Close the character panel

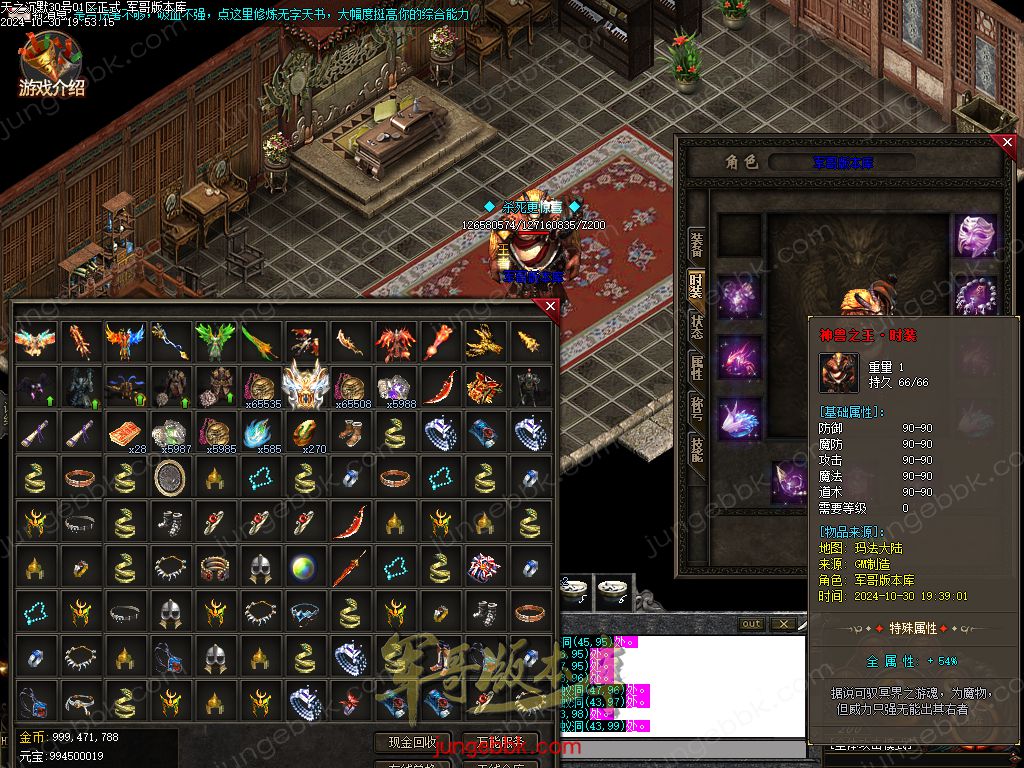[x=1007, y=143]
